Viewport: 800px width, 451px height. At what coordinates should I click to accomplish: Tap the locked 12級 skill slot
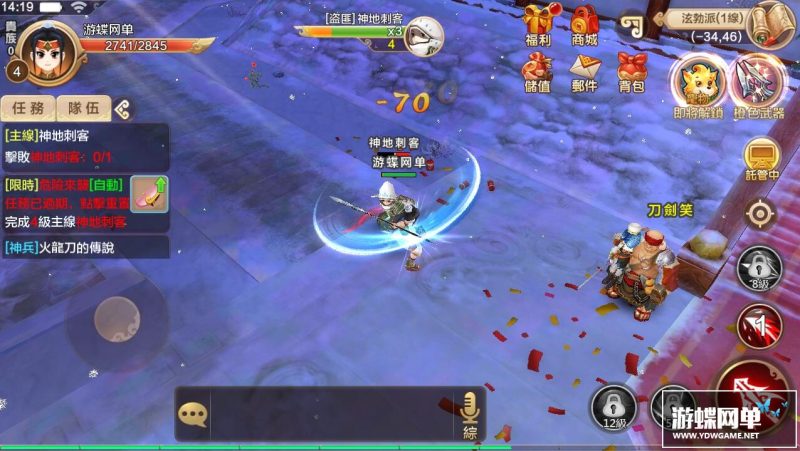click(x=612, y=407)
